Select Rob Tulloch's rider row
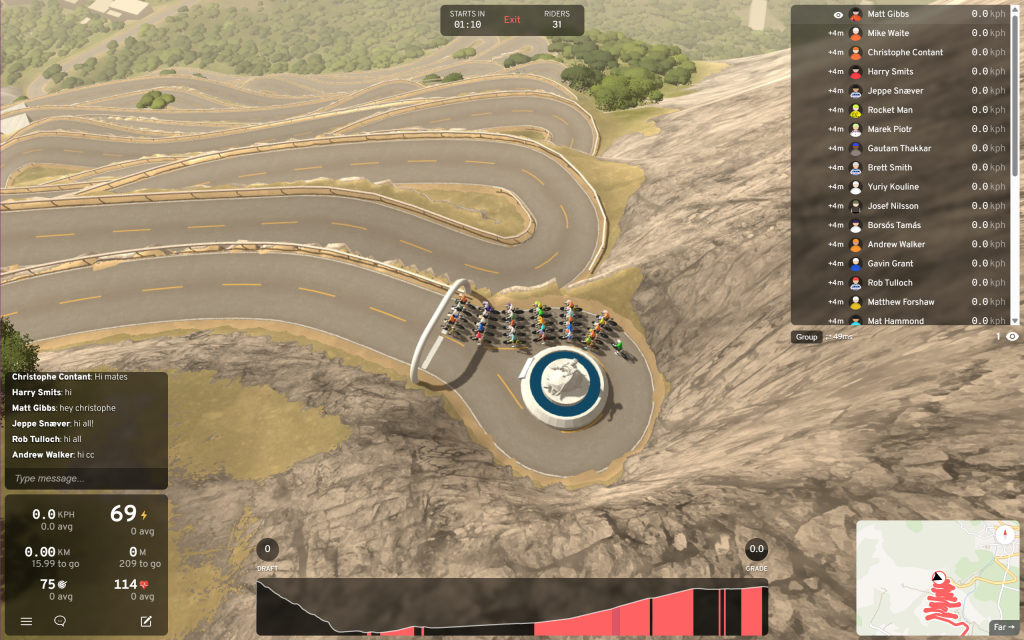1024x640 pixels. tap(889, 283)
